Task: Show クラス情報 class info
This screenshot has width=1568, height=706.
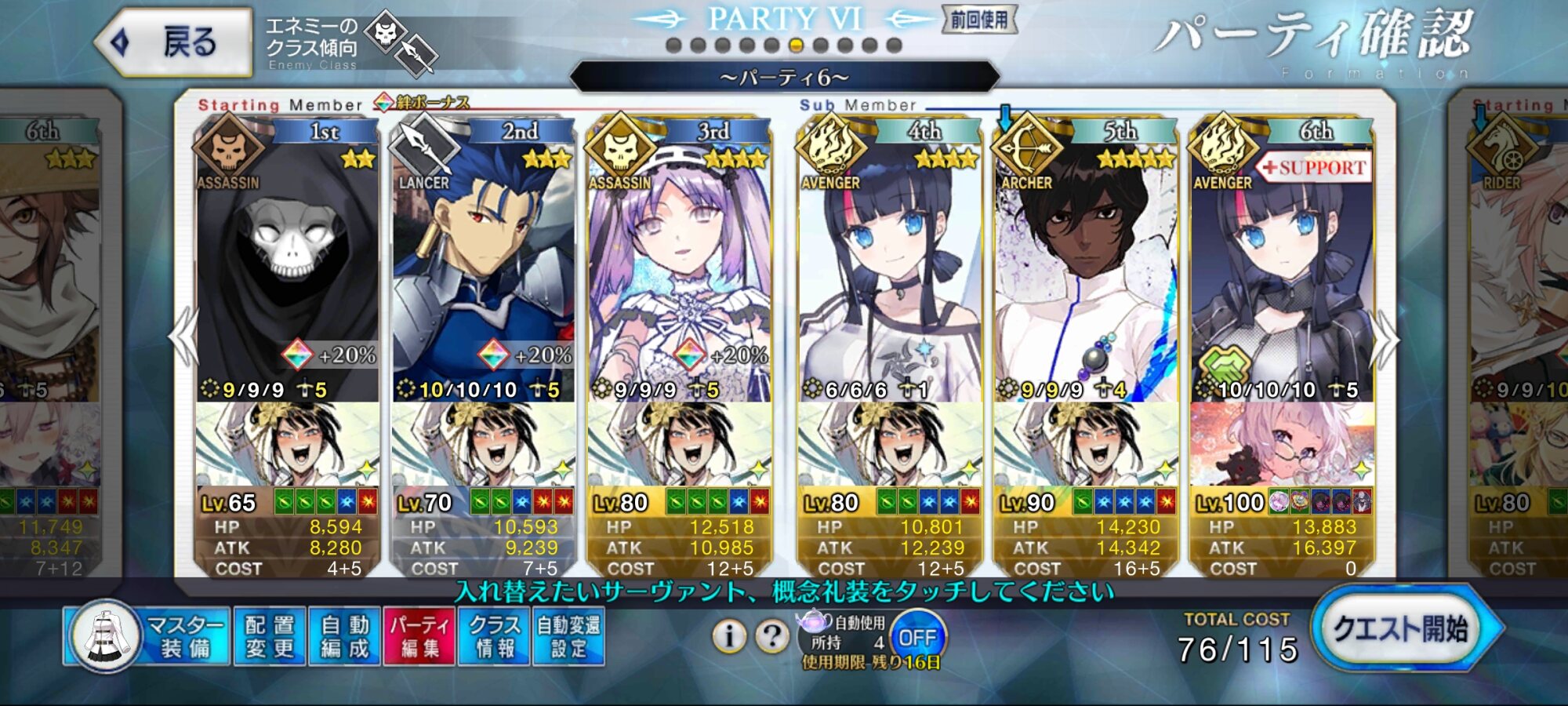Action: 495,636
